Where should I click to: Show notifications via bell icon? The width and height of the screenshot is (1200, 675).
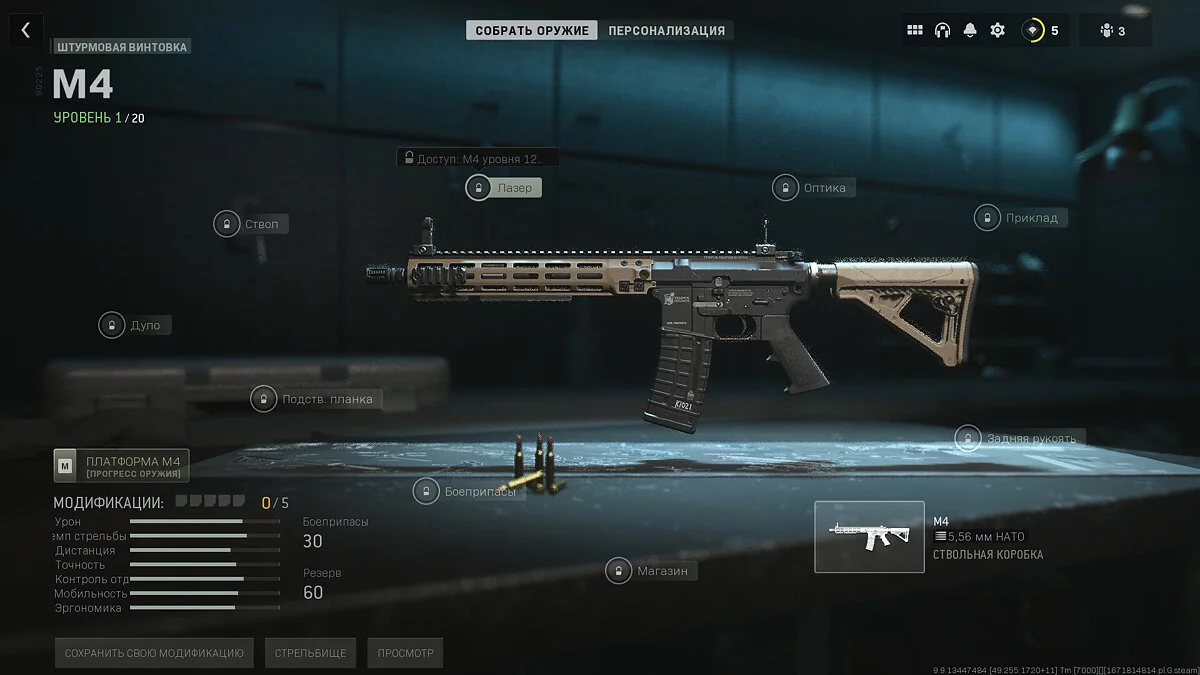coord(969,30)
